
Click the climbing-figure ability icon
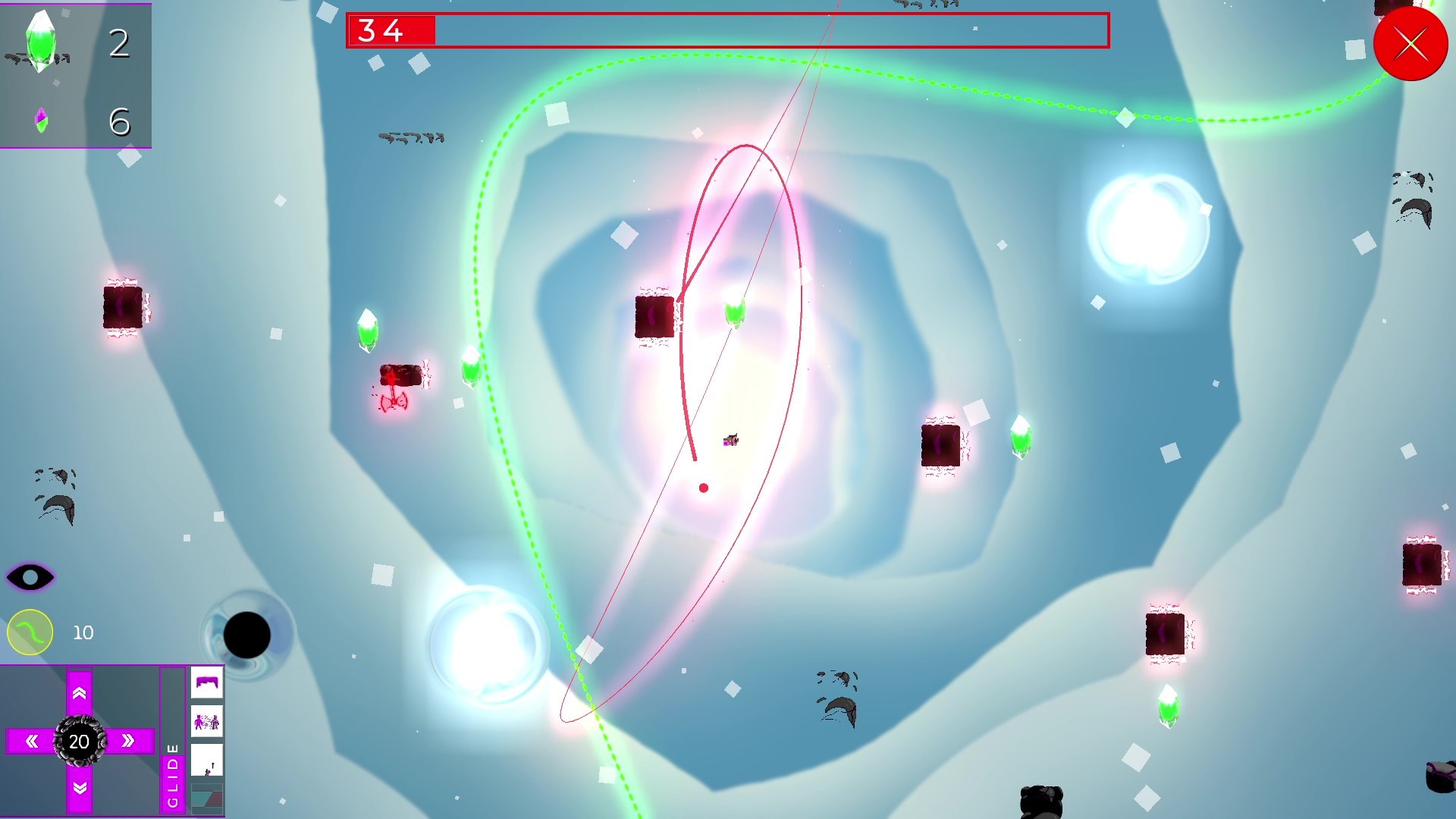pyautogui.click(x=206, y=758)
